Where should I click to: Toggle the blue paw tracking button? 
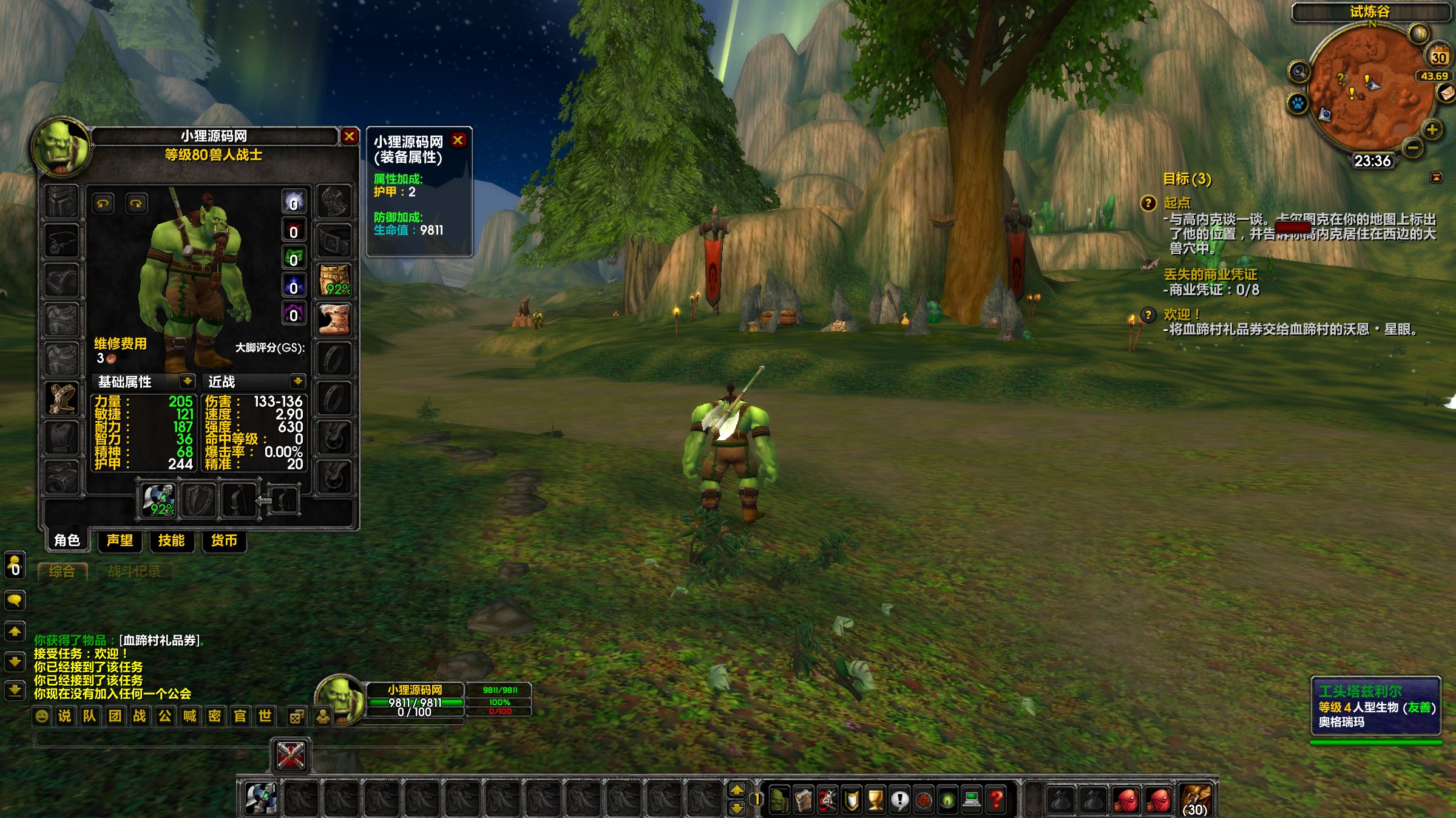[1298, 103]
